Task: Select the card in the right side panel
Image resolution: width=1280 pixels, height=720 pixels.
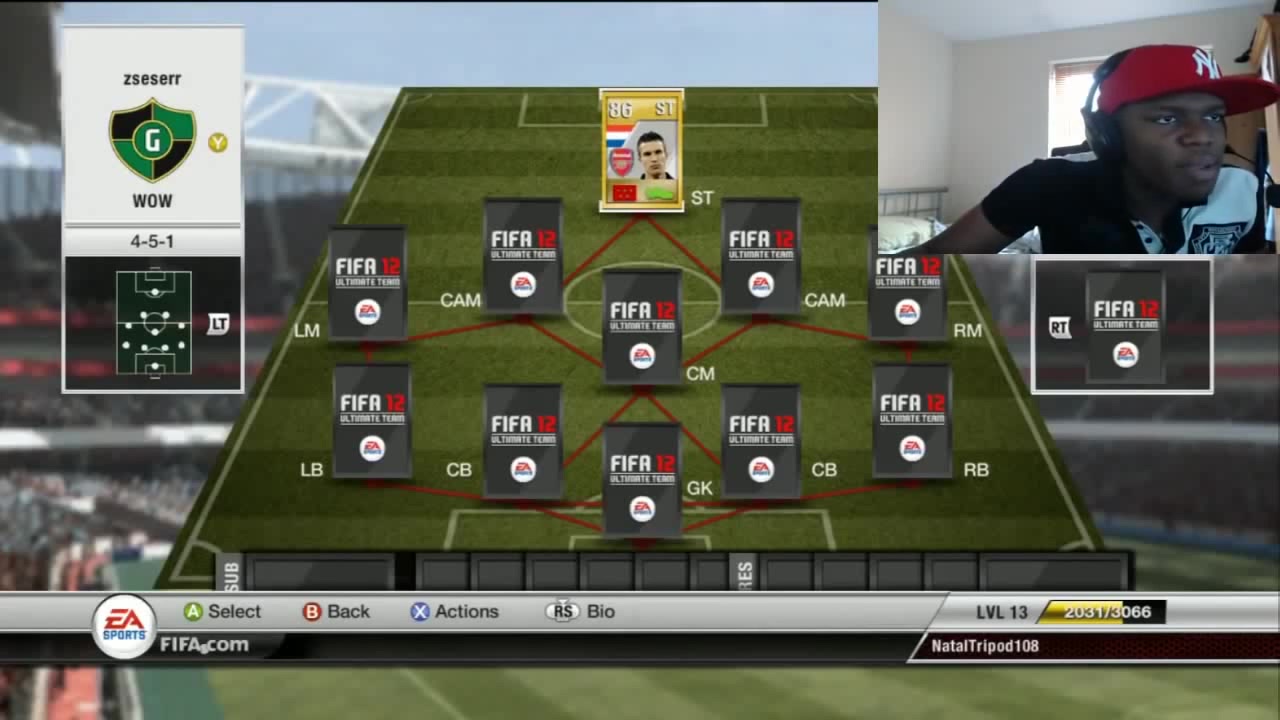Action: [1125, 326]
